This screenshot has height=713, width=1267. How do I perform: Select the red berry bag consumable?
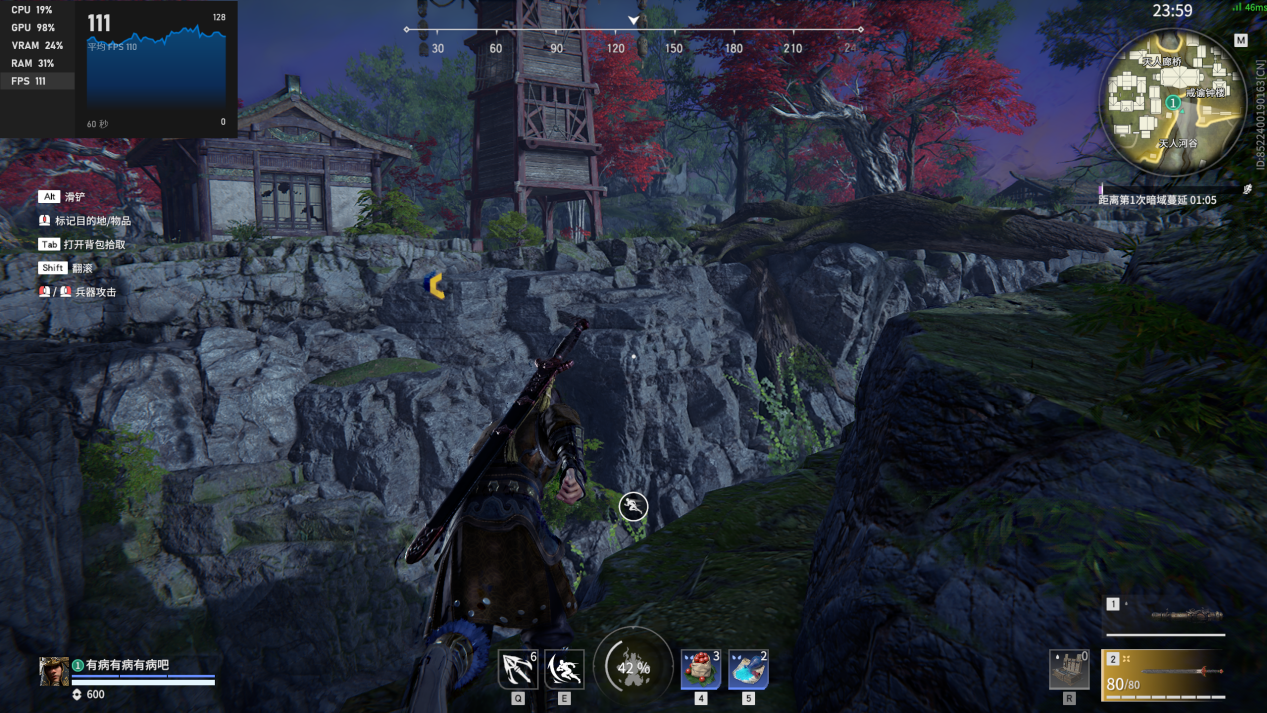[x=700, y=669]
